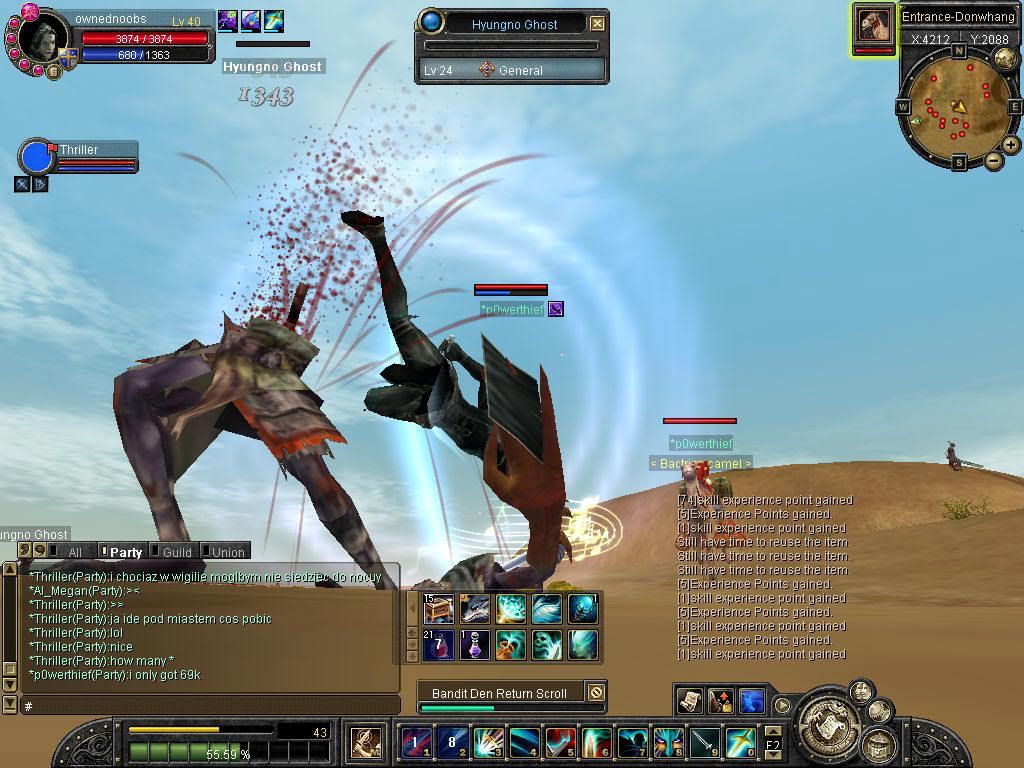This screenshot has width=1024, height=768.
Task: Use the red health potion slot
Action: click(x=439, y=644)
